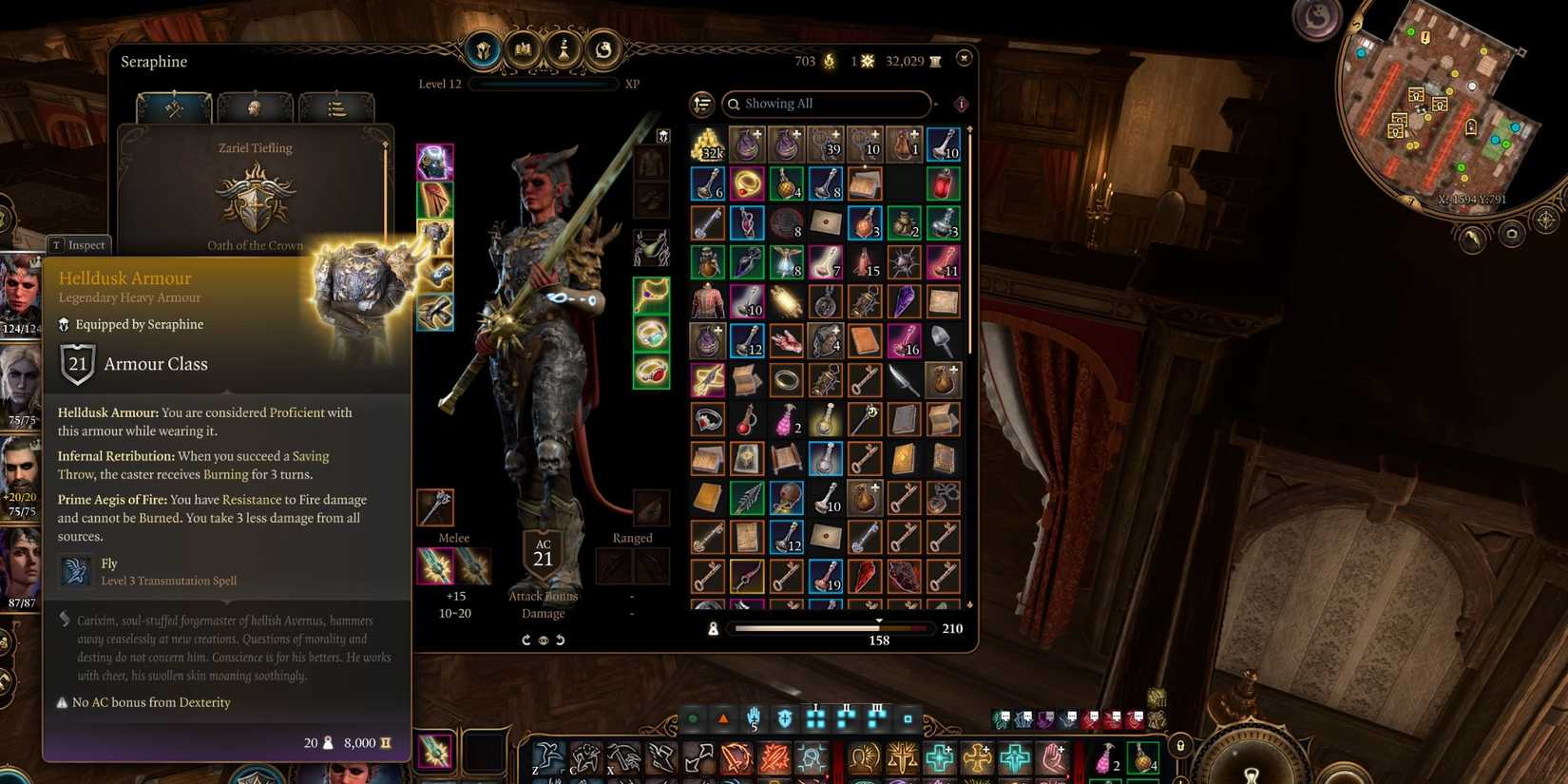The height and width of the screenshot is (784, 1568).
Task: Click inside the inventory search field
Action: pyautogui.click(x=836, y=104)
